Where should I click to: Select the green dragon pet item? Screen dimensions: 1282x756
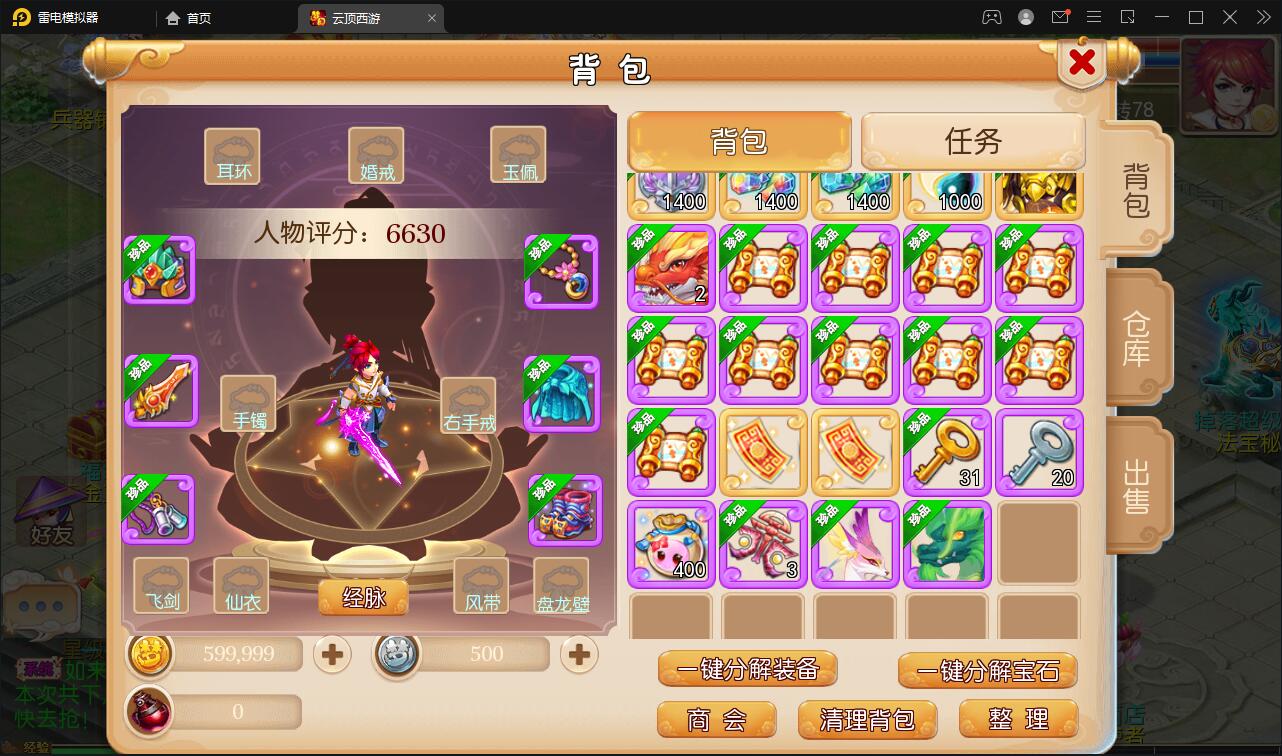pyautogui.click(x=946, y=544)
